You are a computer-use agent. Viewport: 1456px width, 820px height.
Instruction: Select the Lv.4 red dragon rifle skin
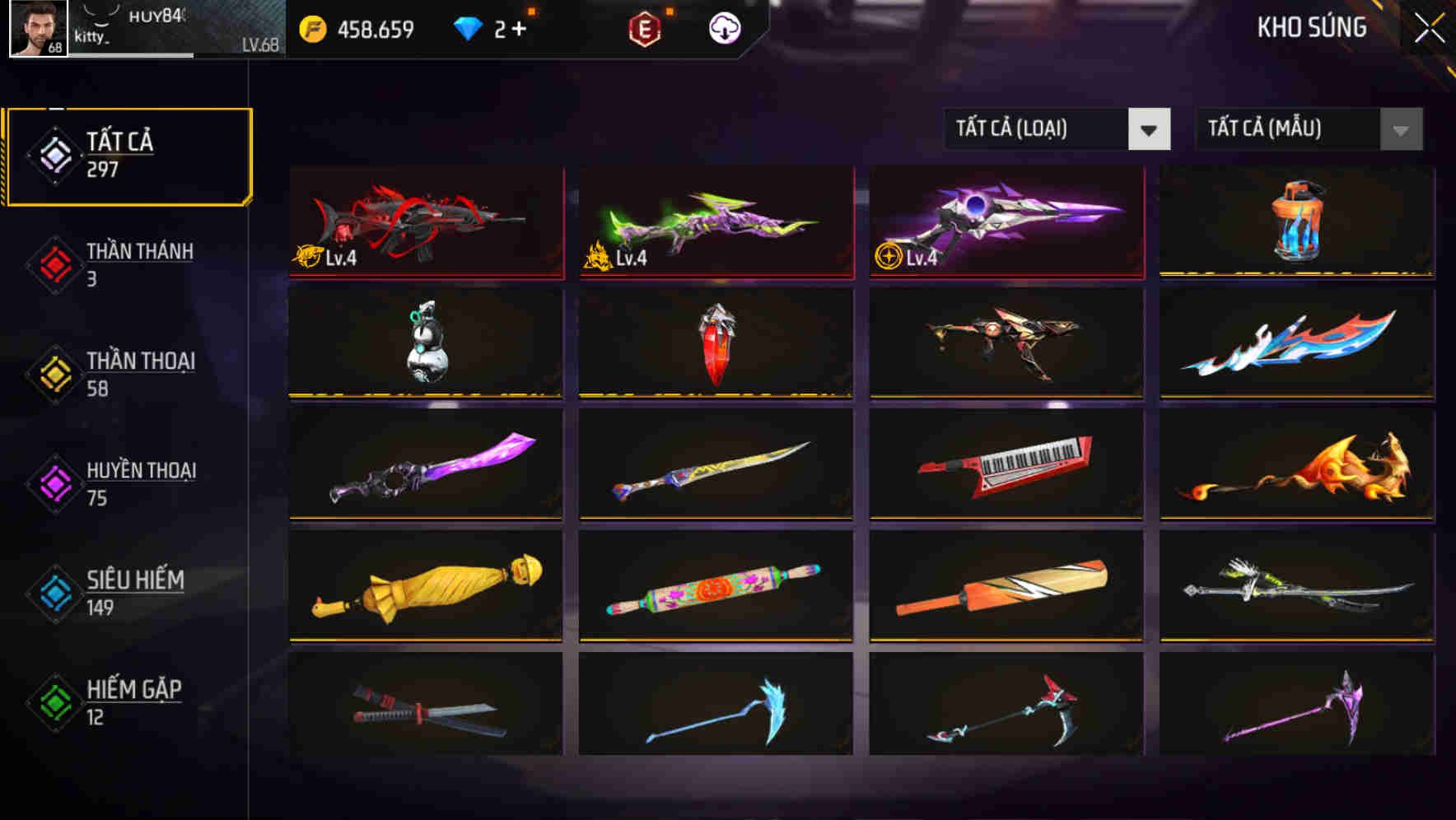tap(425, 222)
